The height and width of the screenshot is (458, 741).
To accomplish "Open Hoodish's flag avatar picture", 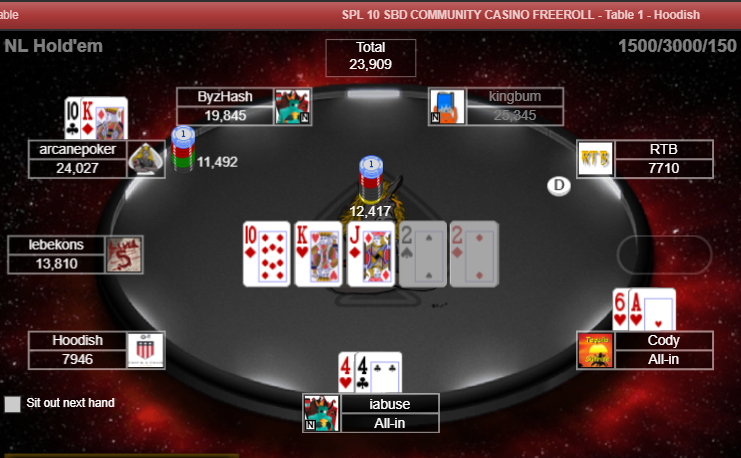I will (146, 350).
